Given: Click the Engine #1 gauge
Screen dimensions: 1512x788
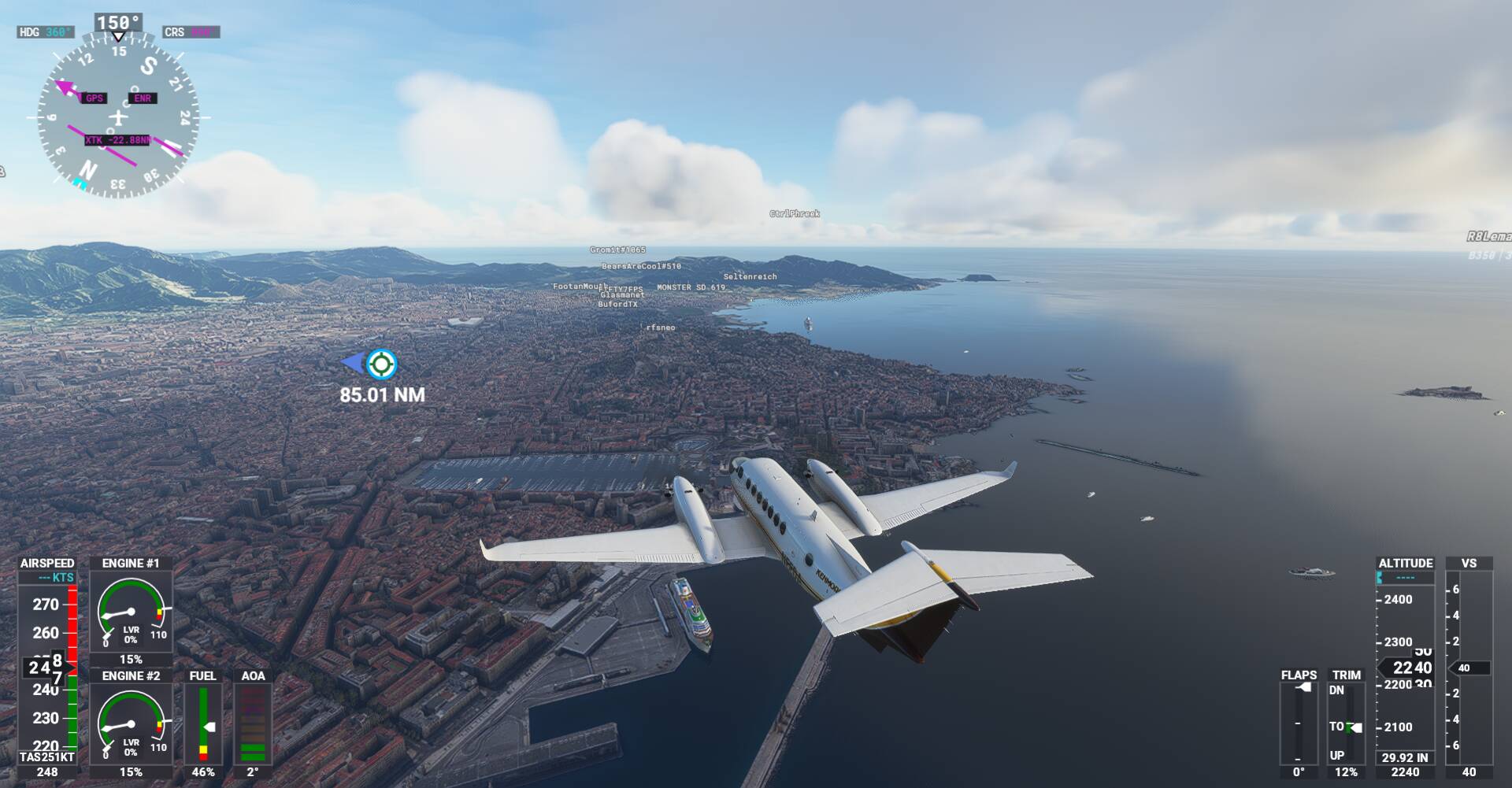Looking at the screenshot, I should tap(131, 614).
